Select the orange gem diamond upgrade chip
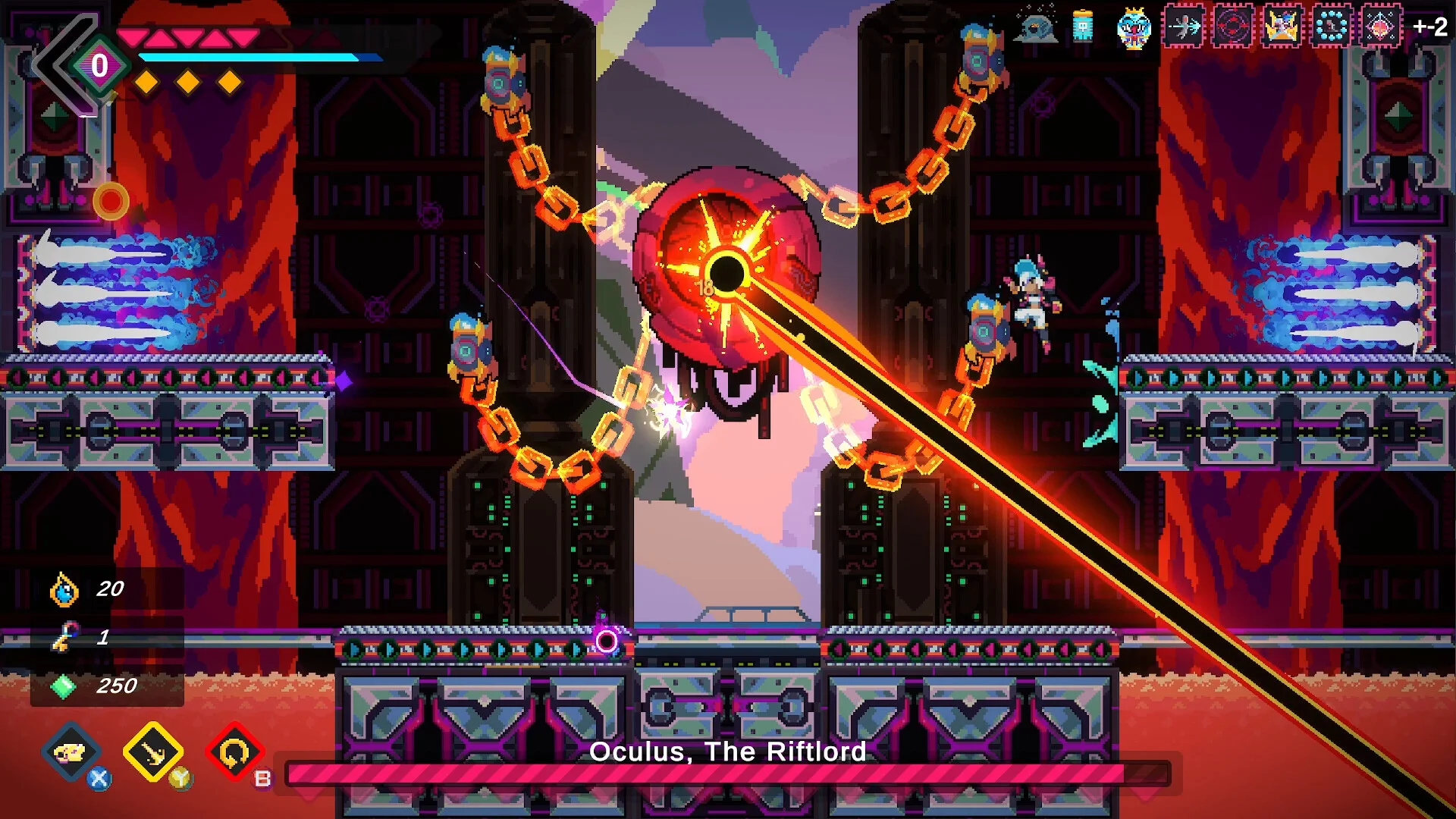Image resolution: width=1456 pixels, height=819 pixels. point(1381,27)
